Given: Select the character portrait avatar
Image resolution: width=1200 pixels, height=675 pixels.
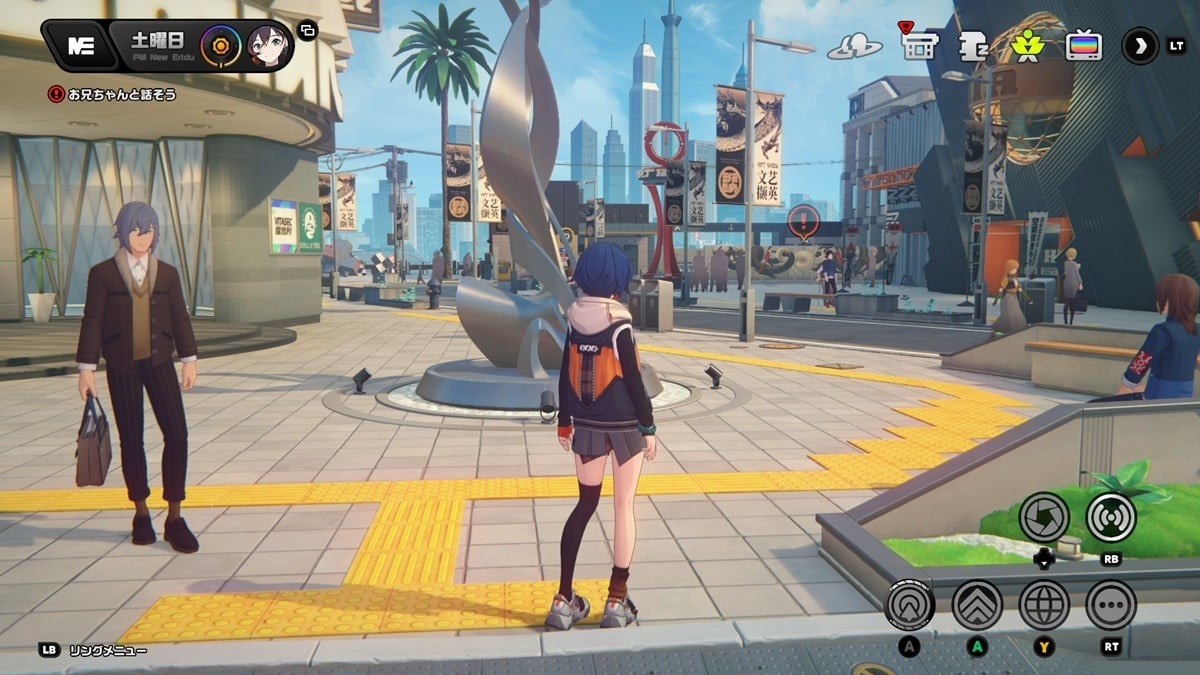Looking at the screenshot, I should point(267,46).
